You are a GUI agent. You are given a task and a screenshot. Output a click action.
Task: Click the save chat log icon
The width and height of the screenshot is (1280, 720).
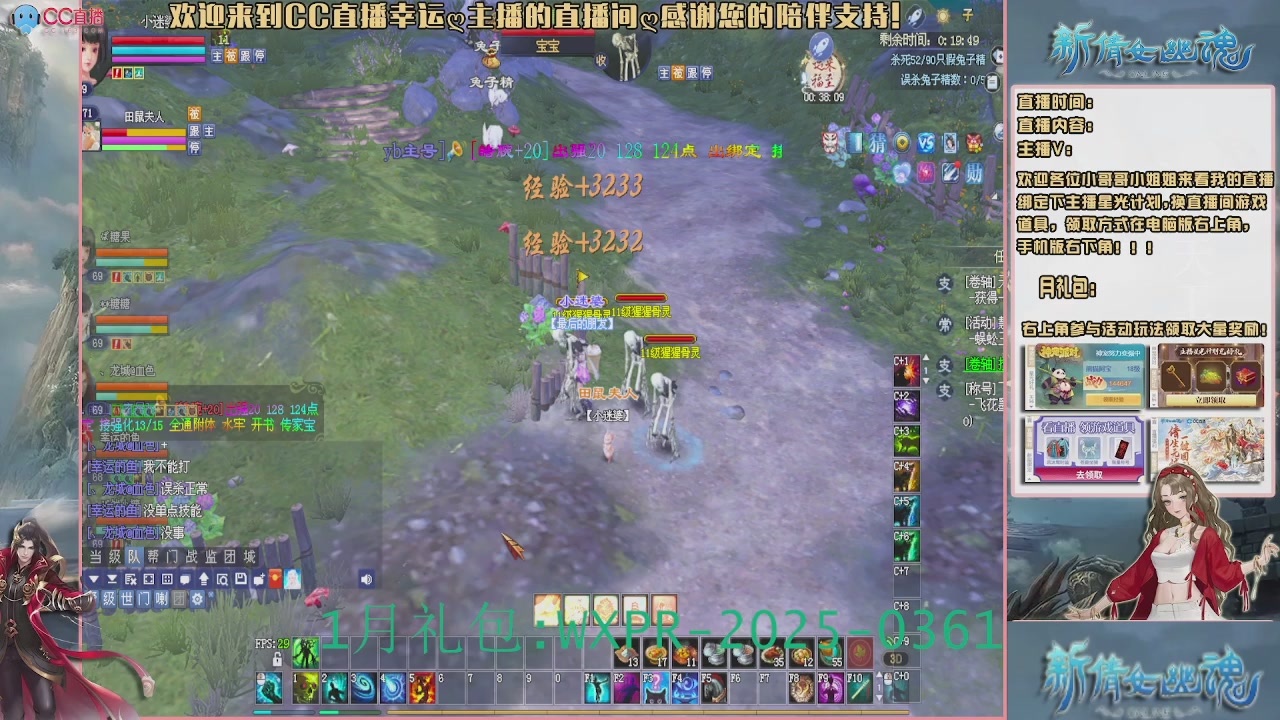tap(241, 579)
